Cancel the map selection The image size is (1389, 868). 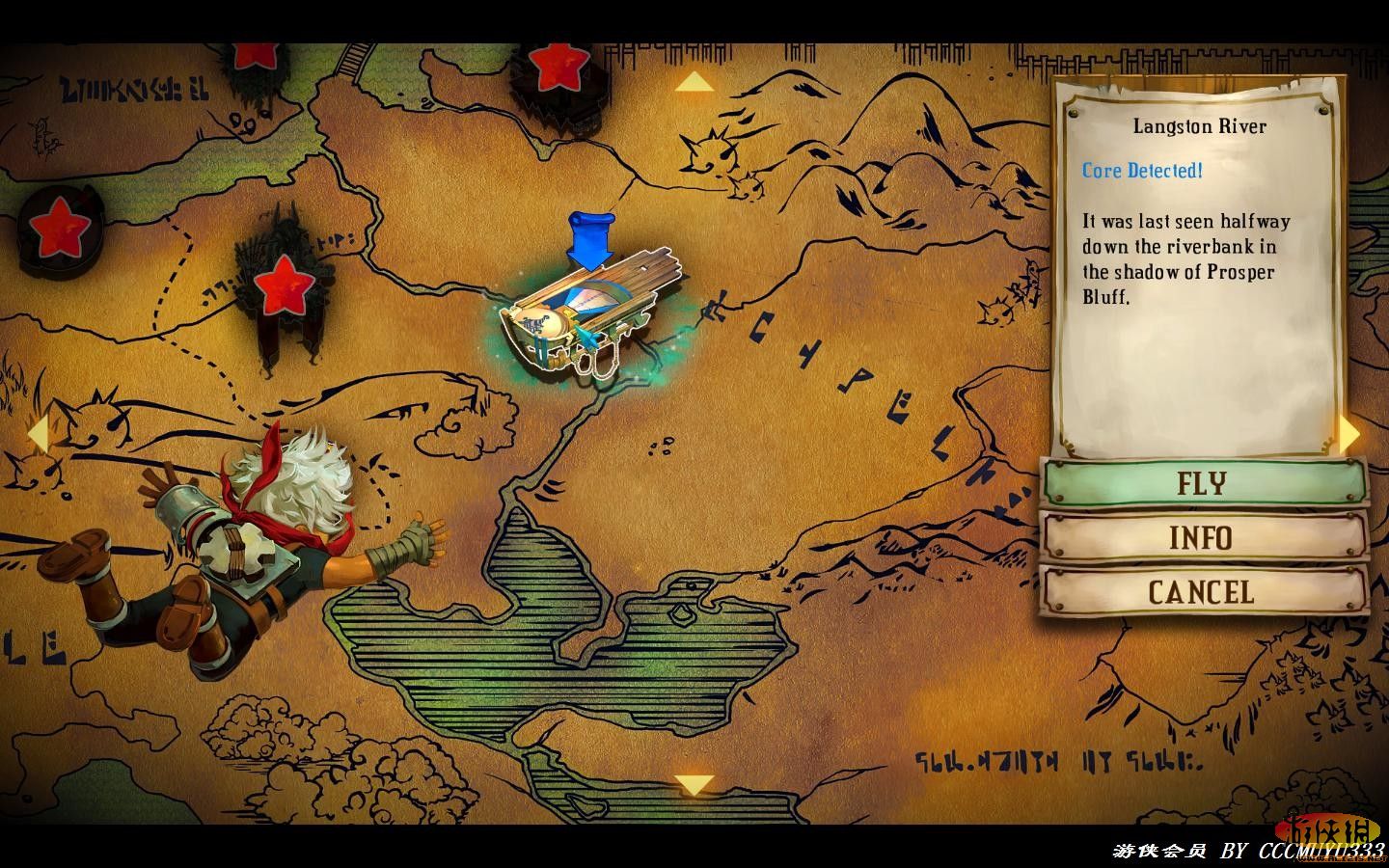click(1203, 591)
